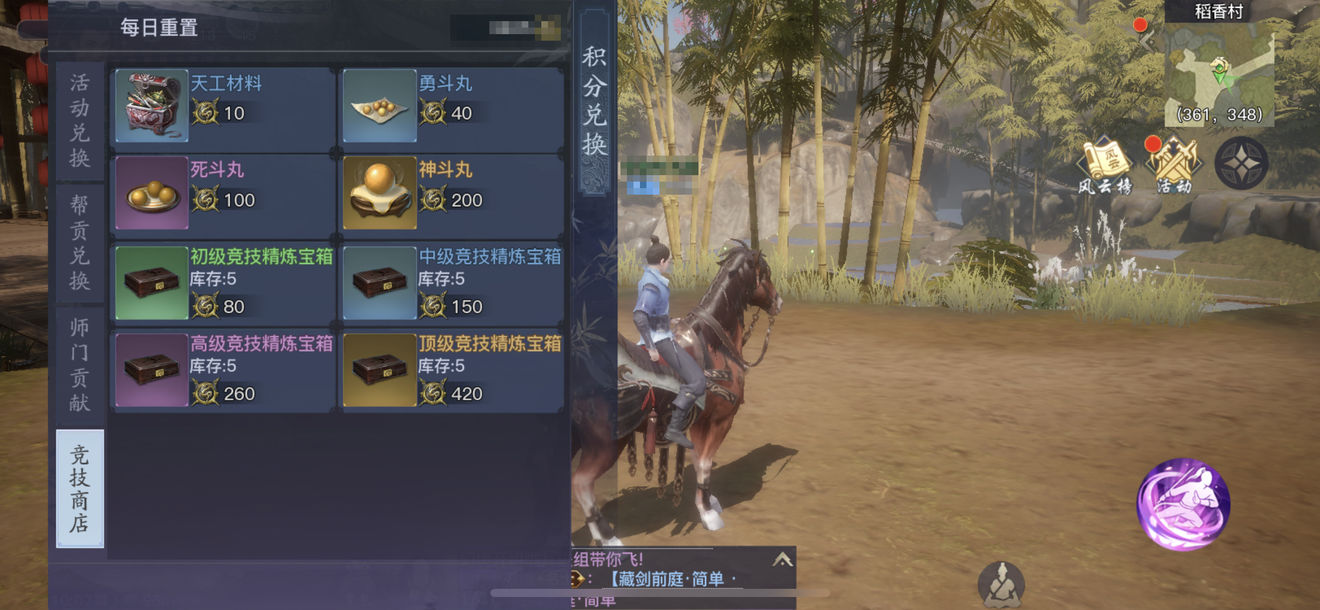Activate the purple kick skill button
This screenshot has width=1320, height=610.
pos(1183,504)
